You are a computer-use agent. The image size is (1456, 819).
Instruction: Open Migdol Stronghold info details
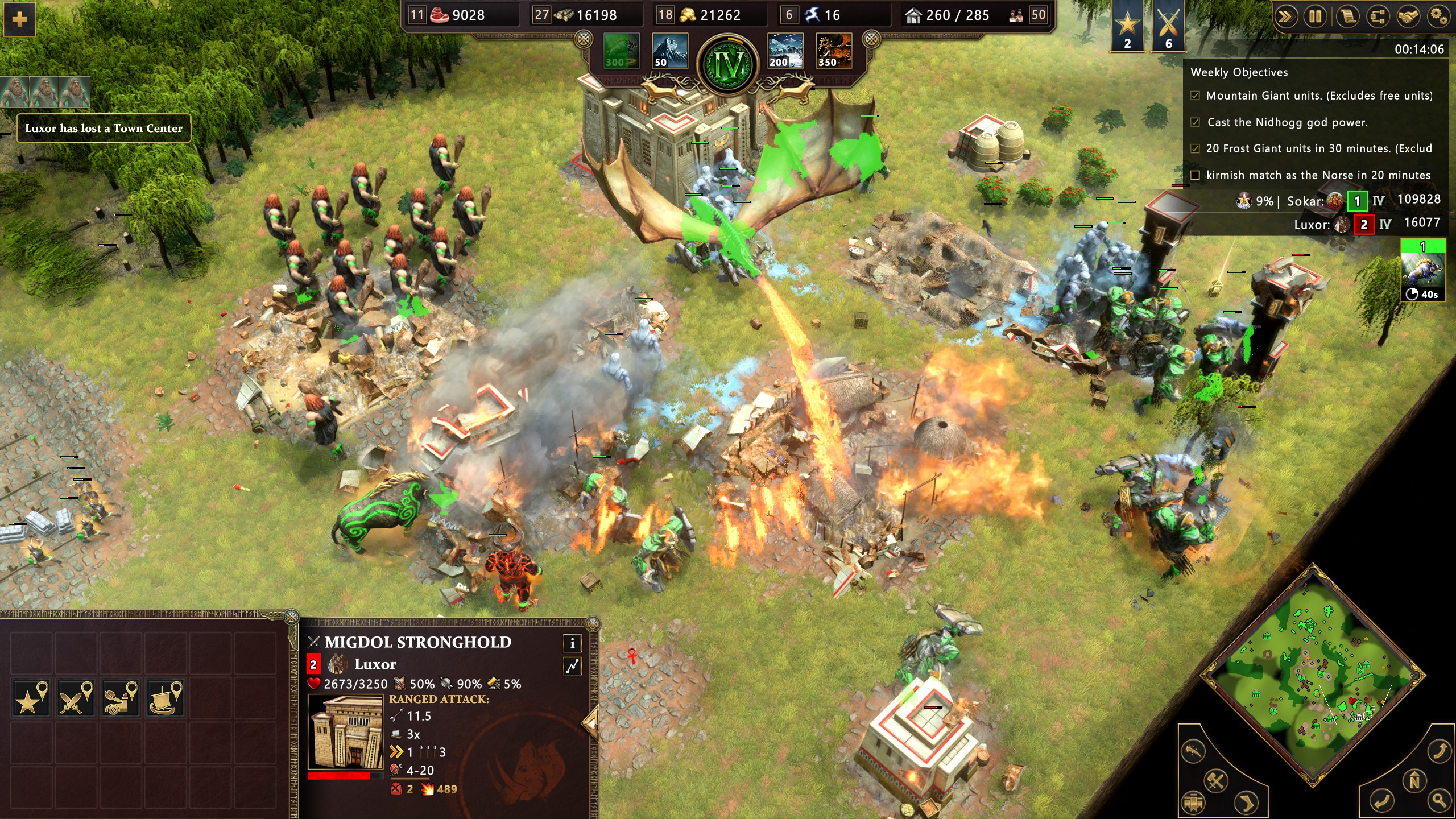572,643
